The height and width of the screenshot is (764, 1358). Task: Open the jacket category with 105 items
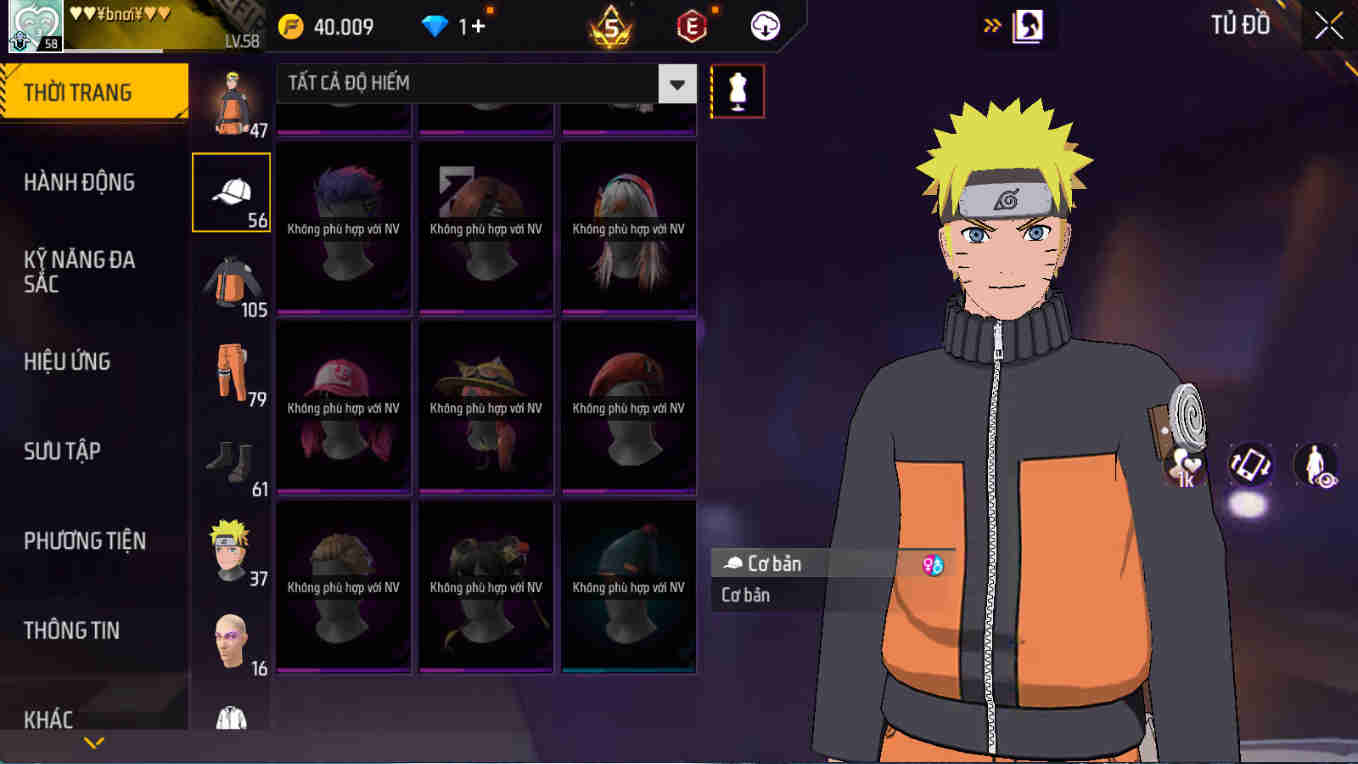coord(231,280)
